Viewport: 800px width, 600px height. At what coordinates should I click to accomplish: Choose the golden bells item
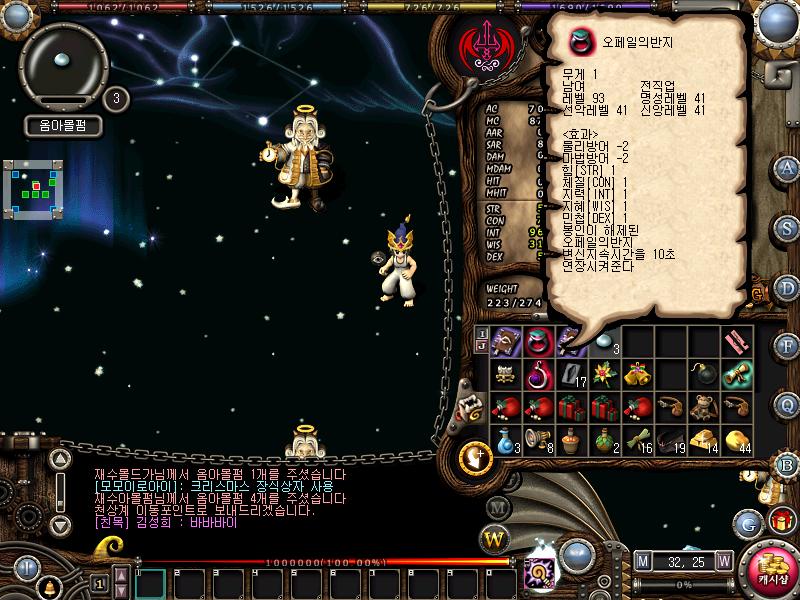point(638,376)
